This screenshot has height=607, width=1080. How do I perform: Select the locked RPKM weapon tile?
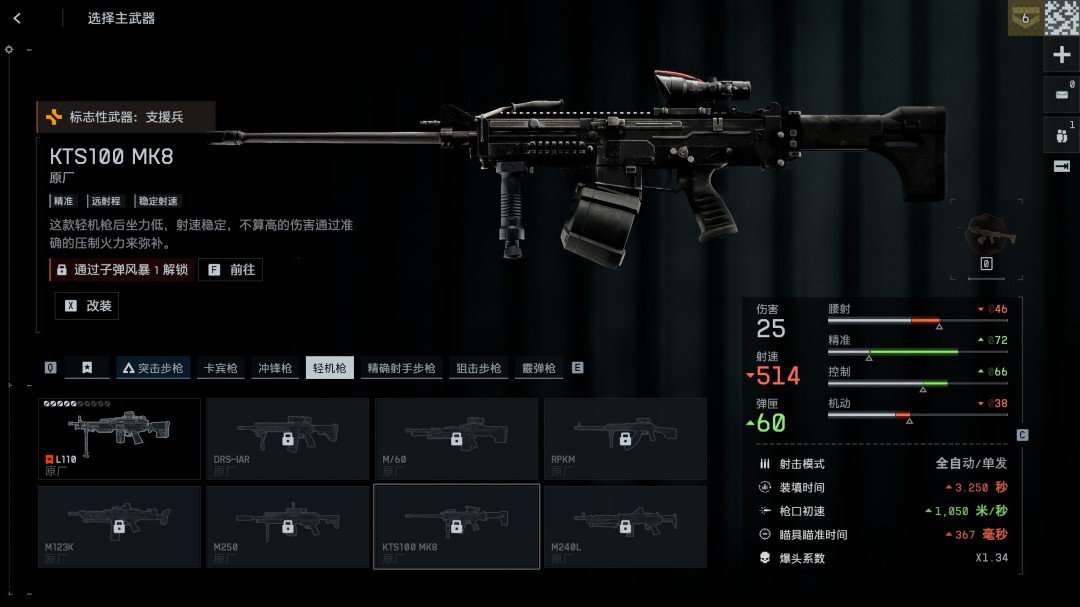[x=625, y=438]
